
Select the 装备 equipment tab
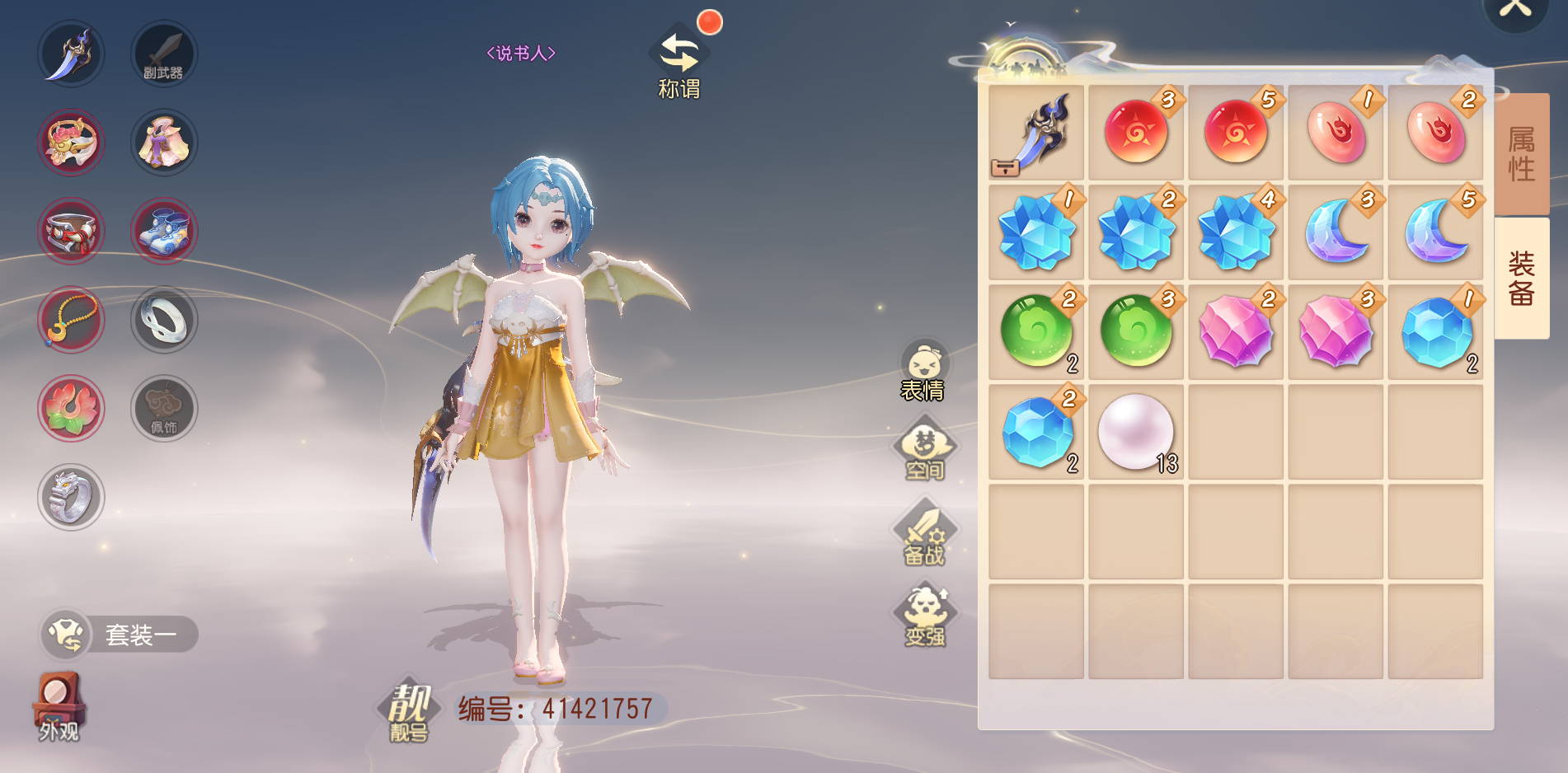1521,278
